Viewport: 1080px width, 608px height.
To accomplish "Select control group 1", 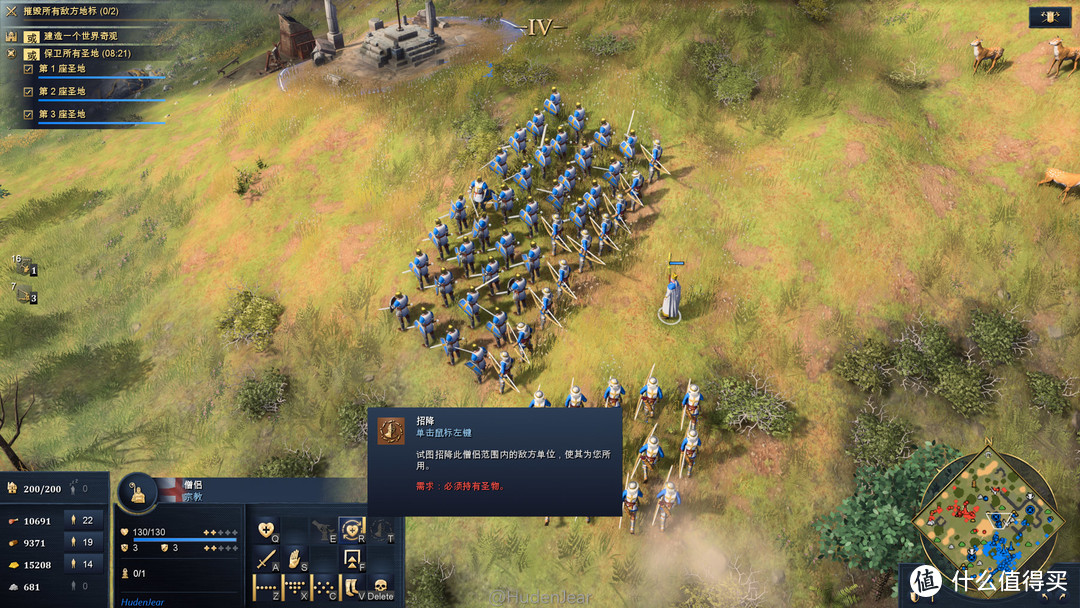I will (24, 266).
